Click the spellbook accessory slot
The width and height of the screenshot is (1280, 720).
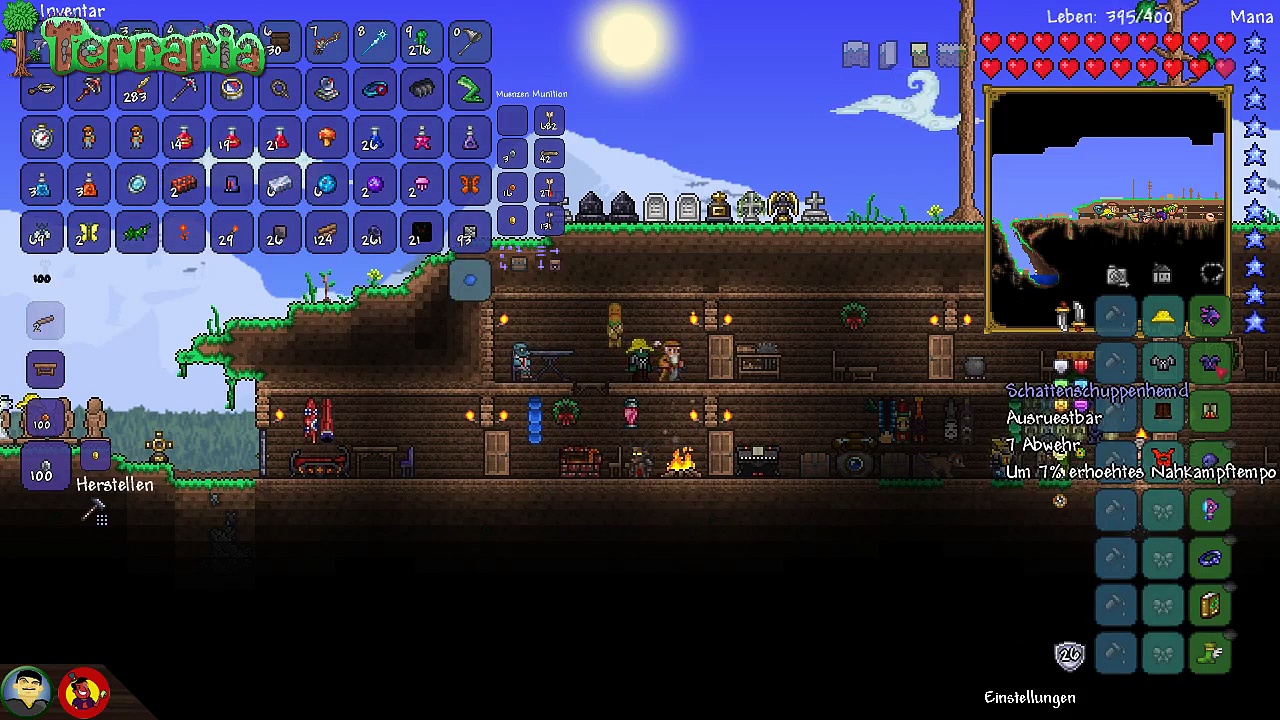point(1210,605)
